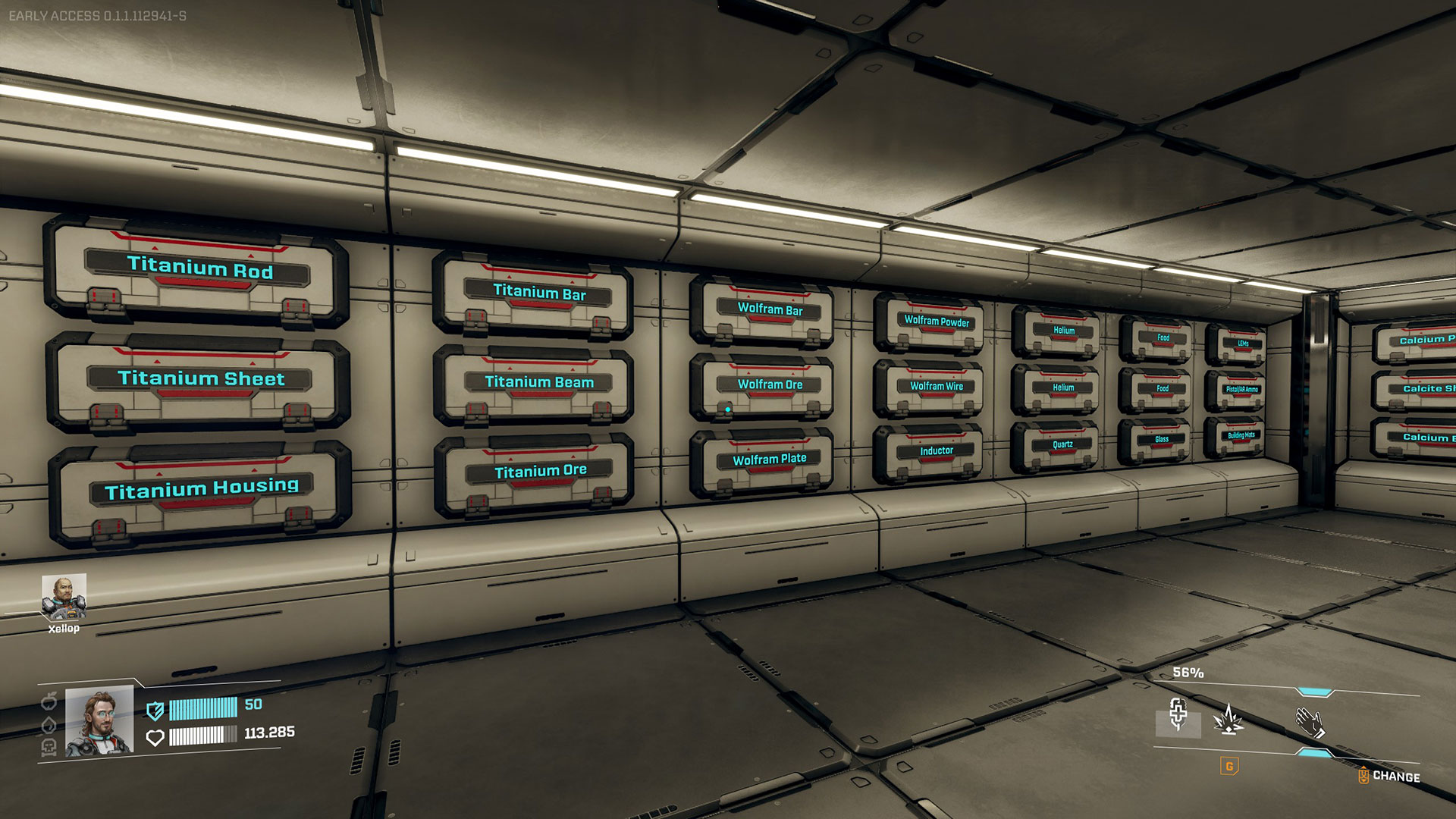The width and height of the screenshot is (1456, 819).
Task: Select the medical cross tool slot
Action: click(x=1178, y=715)
